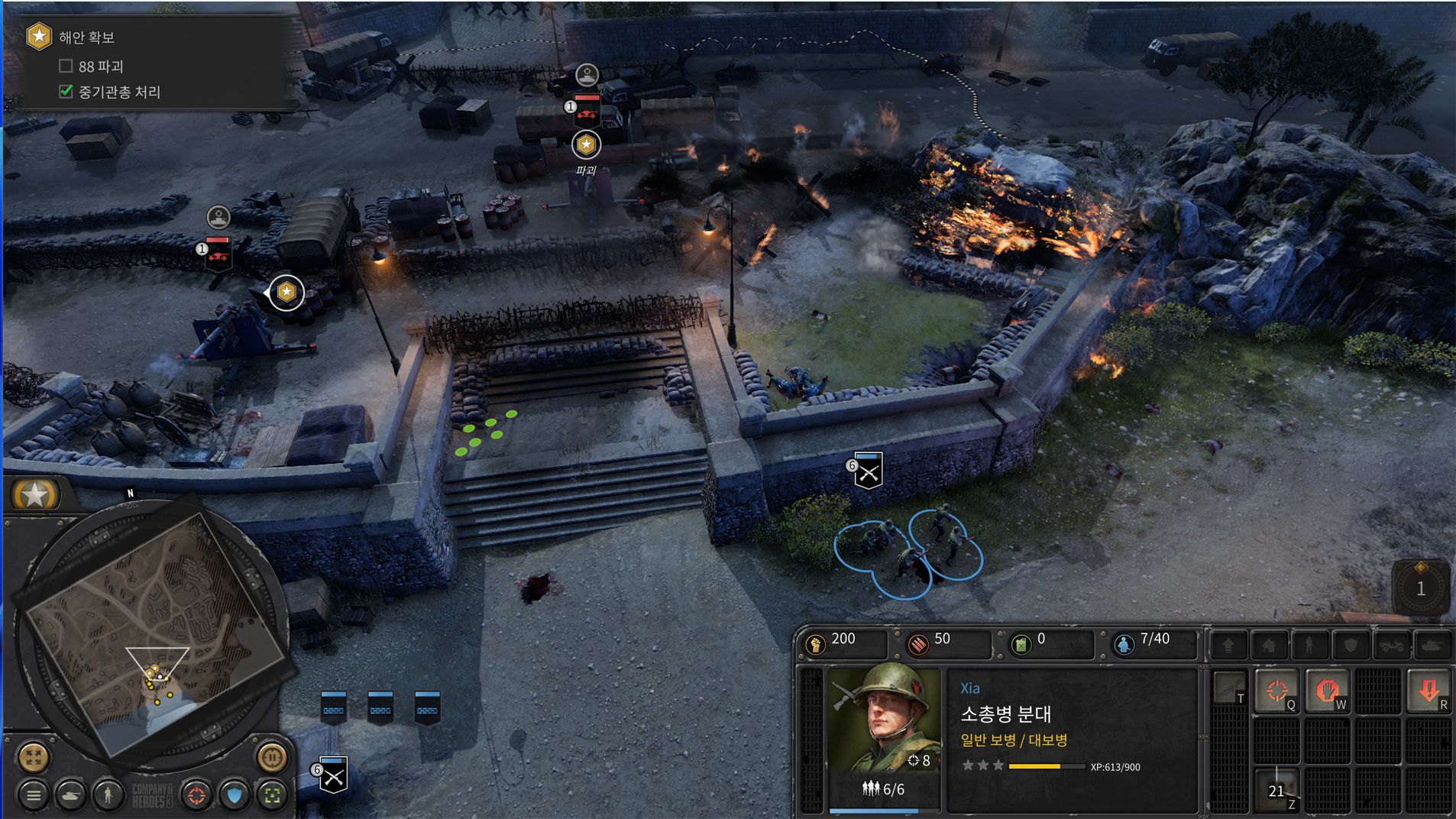Open the gold star commander badge above the minimap

pos(35,495)
